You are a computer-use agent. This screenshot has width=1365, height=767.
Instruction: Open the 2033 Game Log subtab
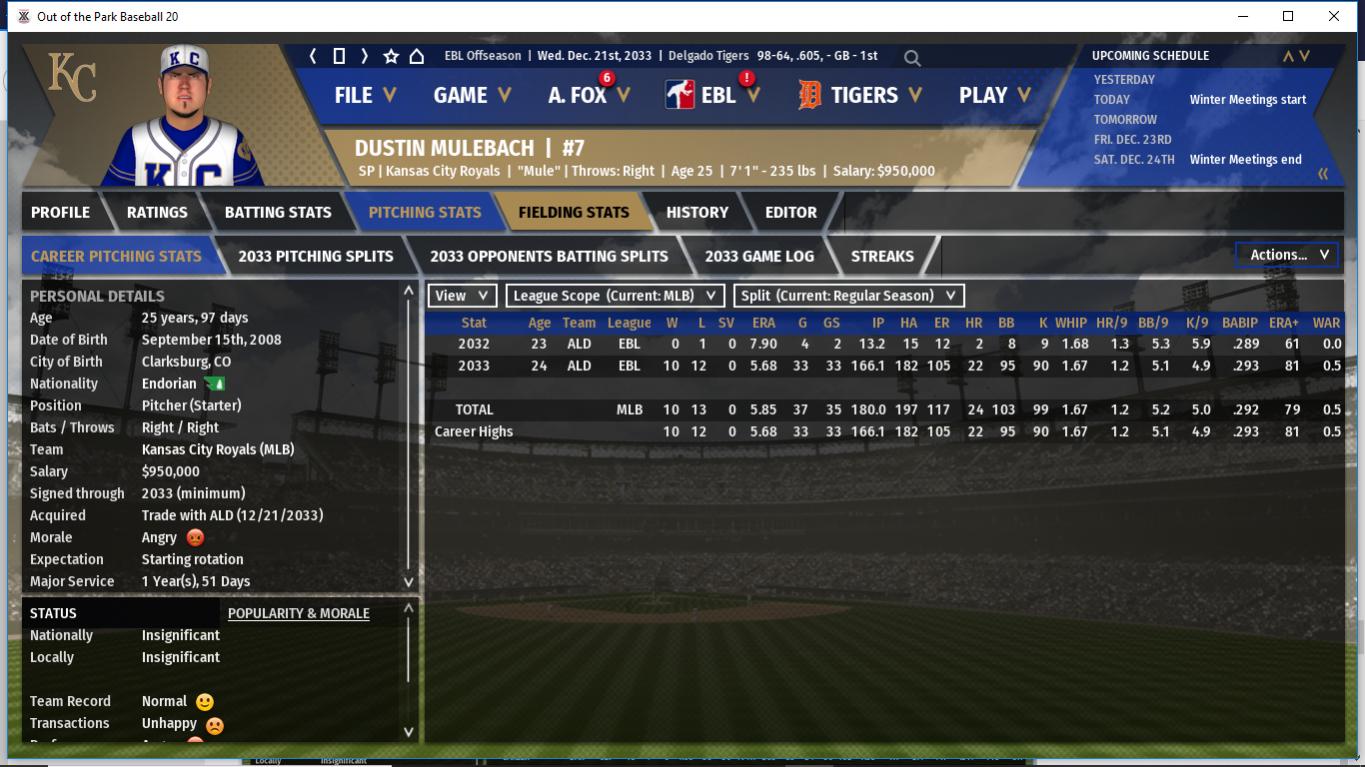click(759, 256)
